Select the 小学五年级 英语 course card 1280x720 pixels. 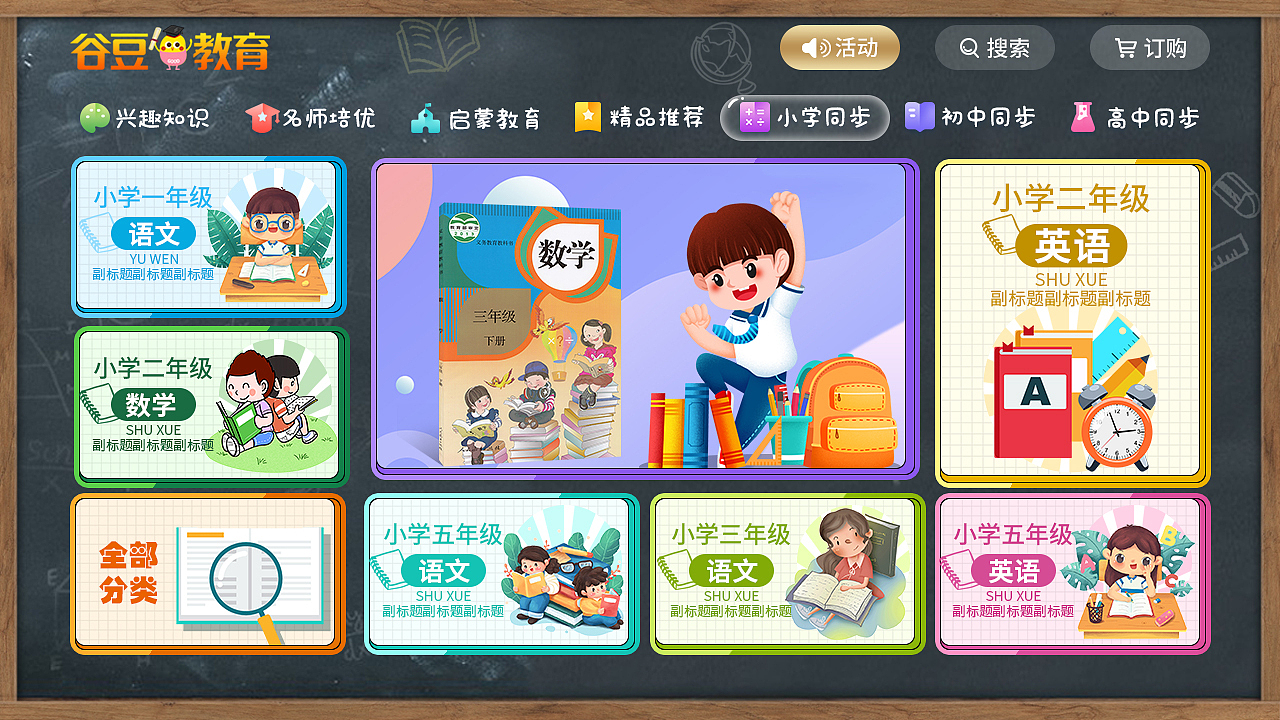1073,574
